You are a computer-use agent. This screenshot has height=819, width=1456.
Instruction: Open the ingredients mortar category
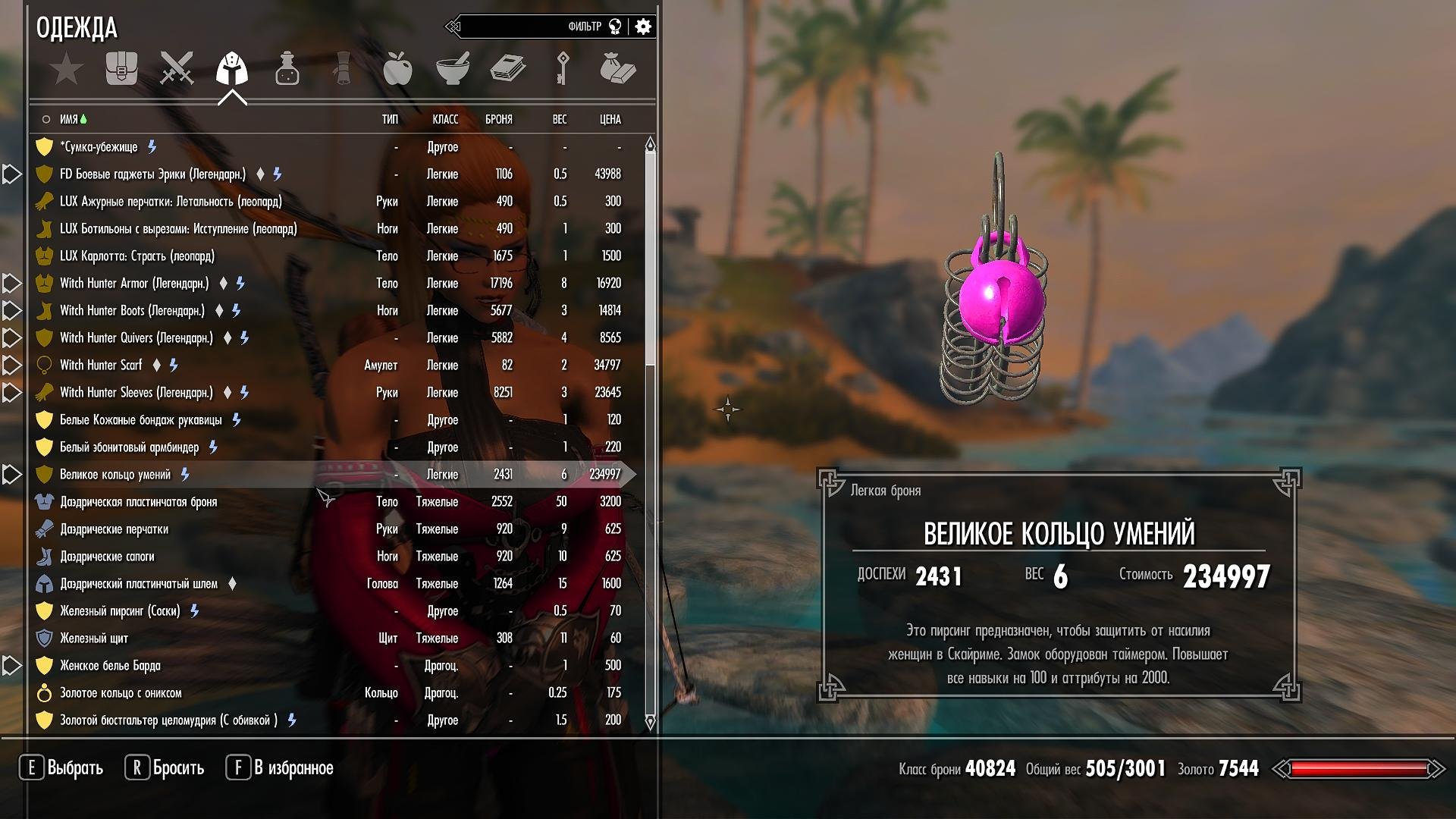(453, 69)
